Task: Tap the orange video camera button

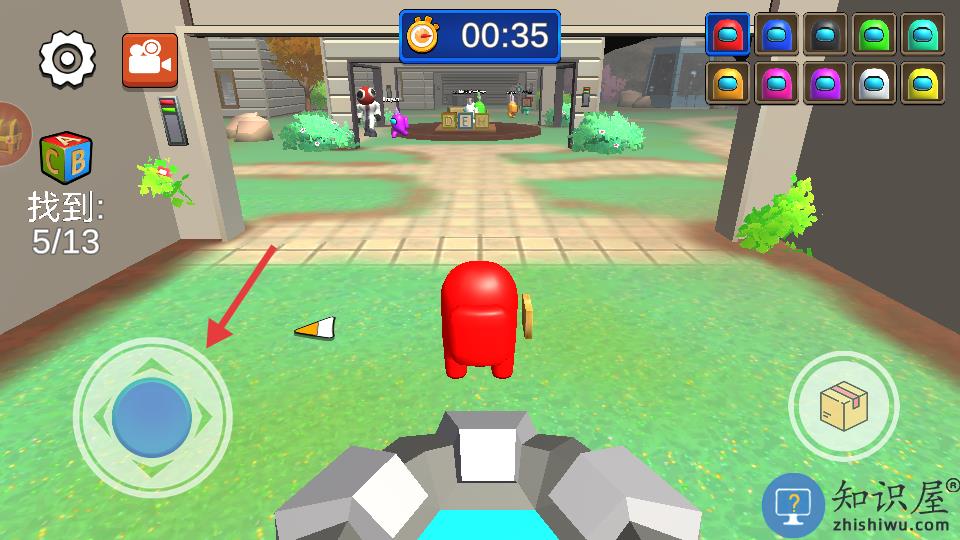Action: (x=150, y=60)
